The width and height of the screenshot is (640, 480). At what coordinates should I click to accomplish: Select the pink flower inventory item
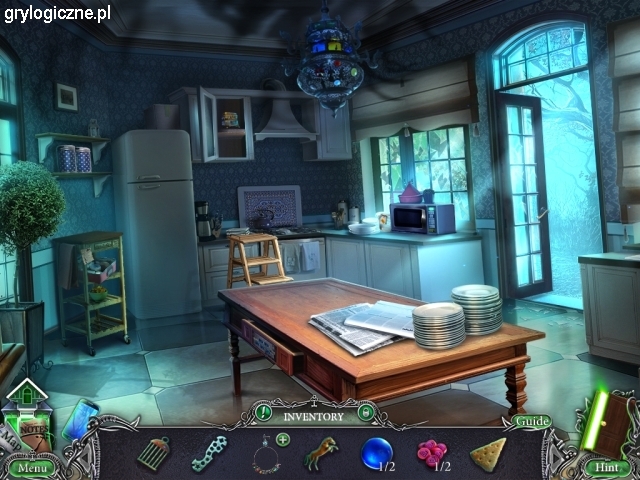tap(431, 454)
